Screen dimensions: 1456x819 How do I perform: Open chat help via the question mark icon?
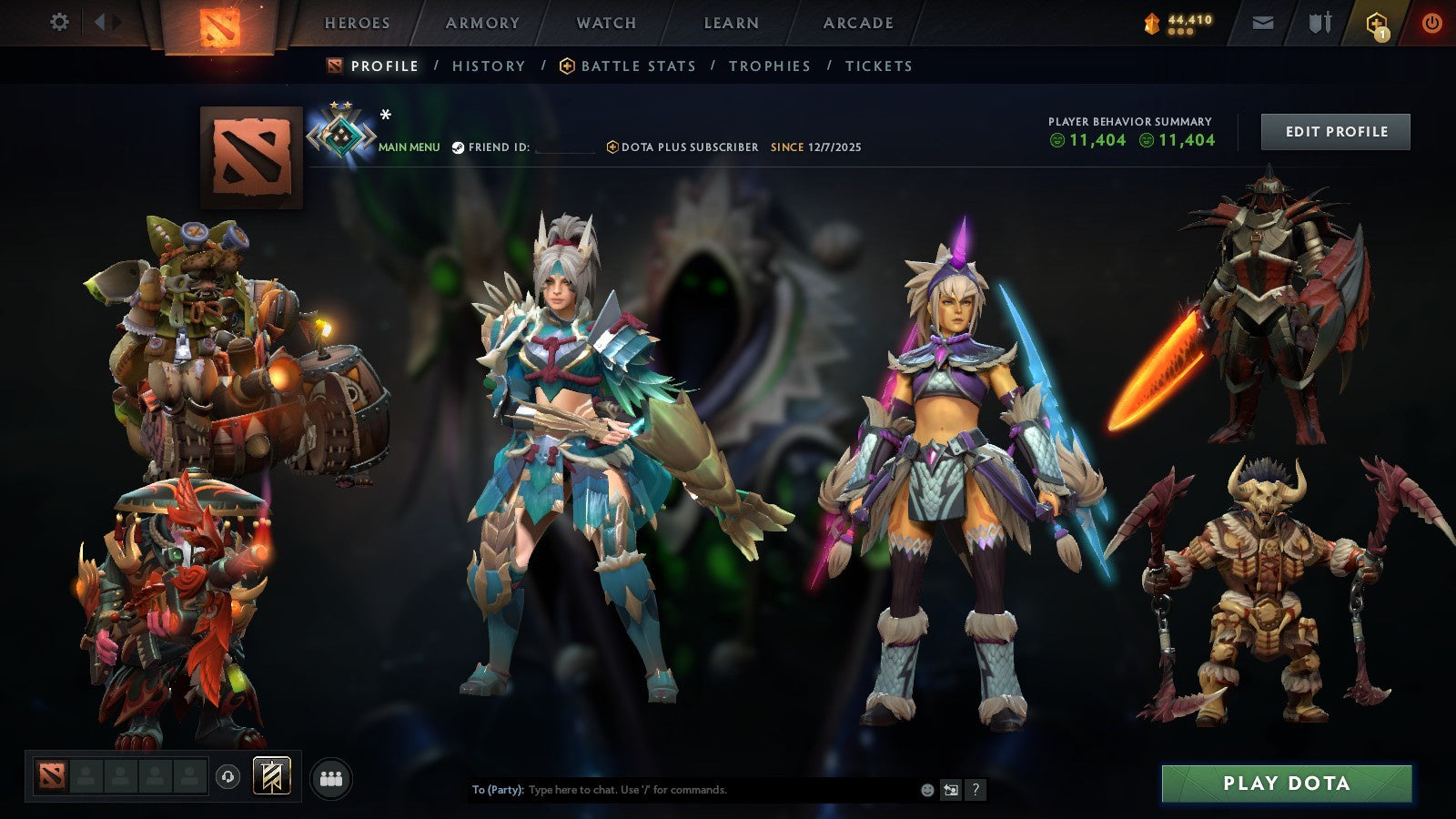976,790
